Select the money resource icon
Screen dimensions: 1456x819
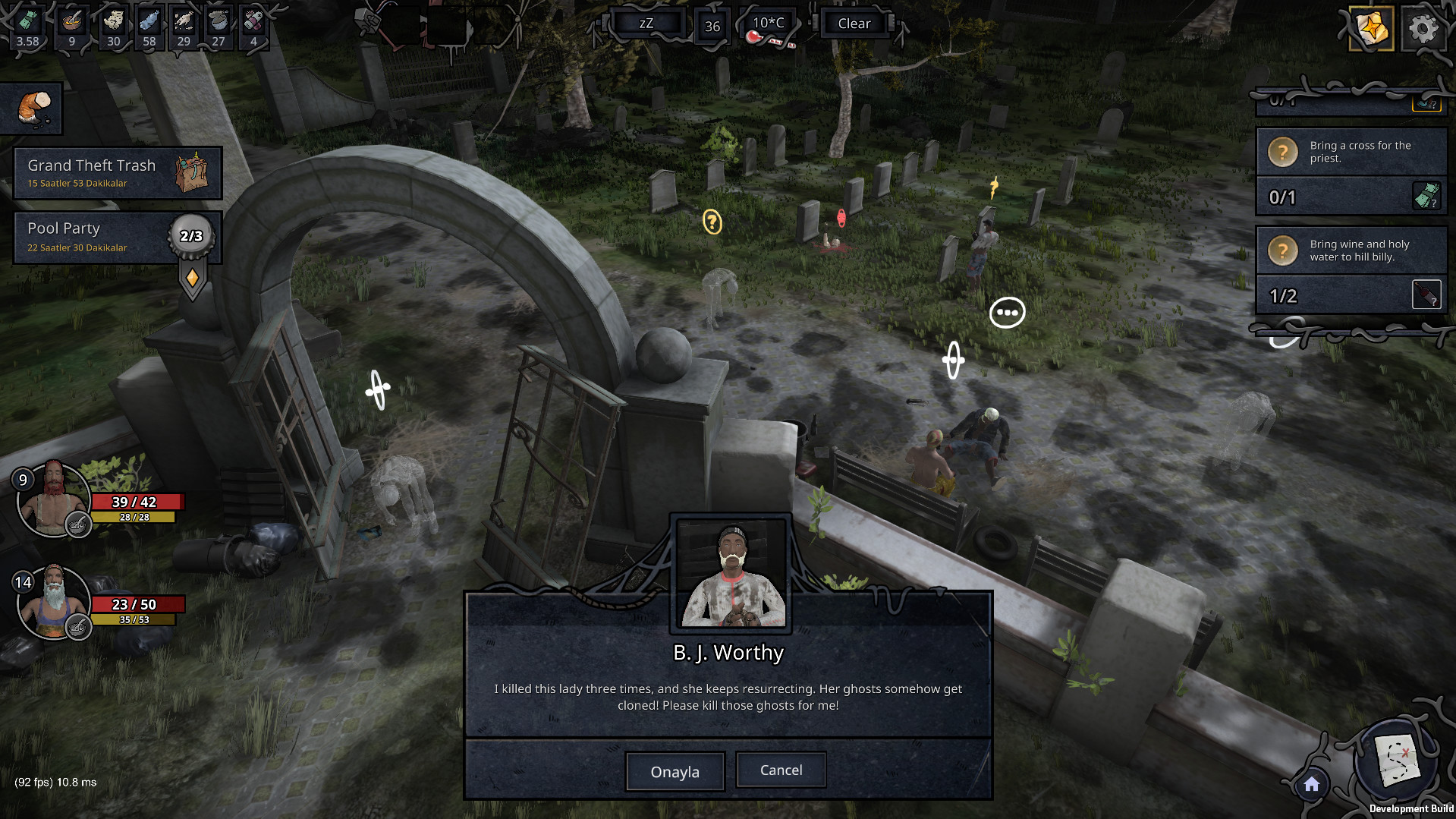click(x=27, y=21)
